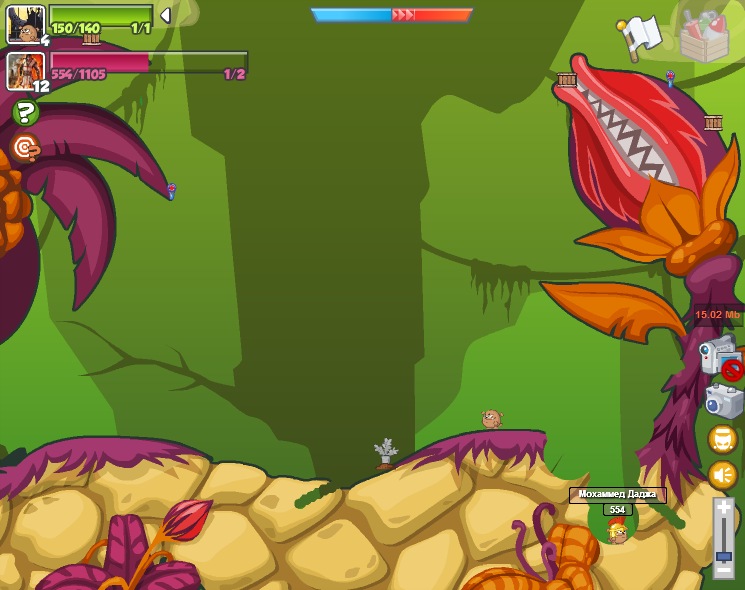Toggle the orange fullscreen display button
This screenshot has width=745, height=590.
[x=722, y=439]
